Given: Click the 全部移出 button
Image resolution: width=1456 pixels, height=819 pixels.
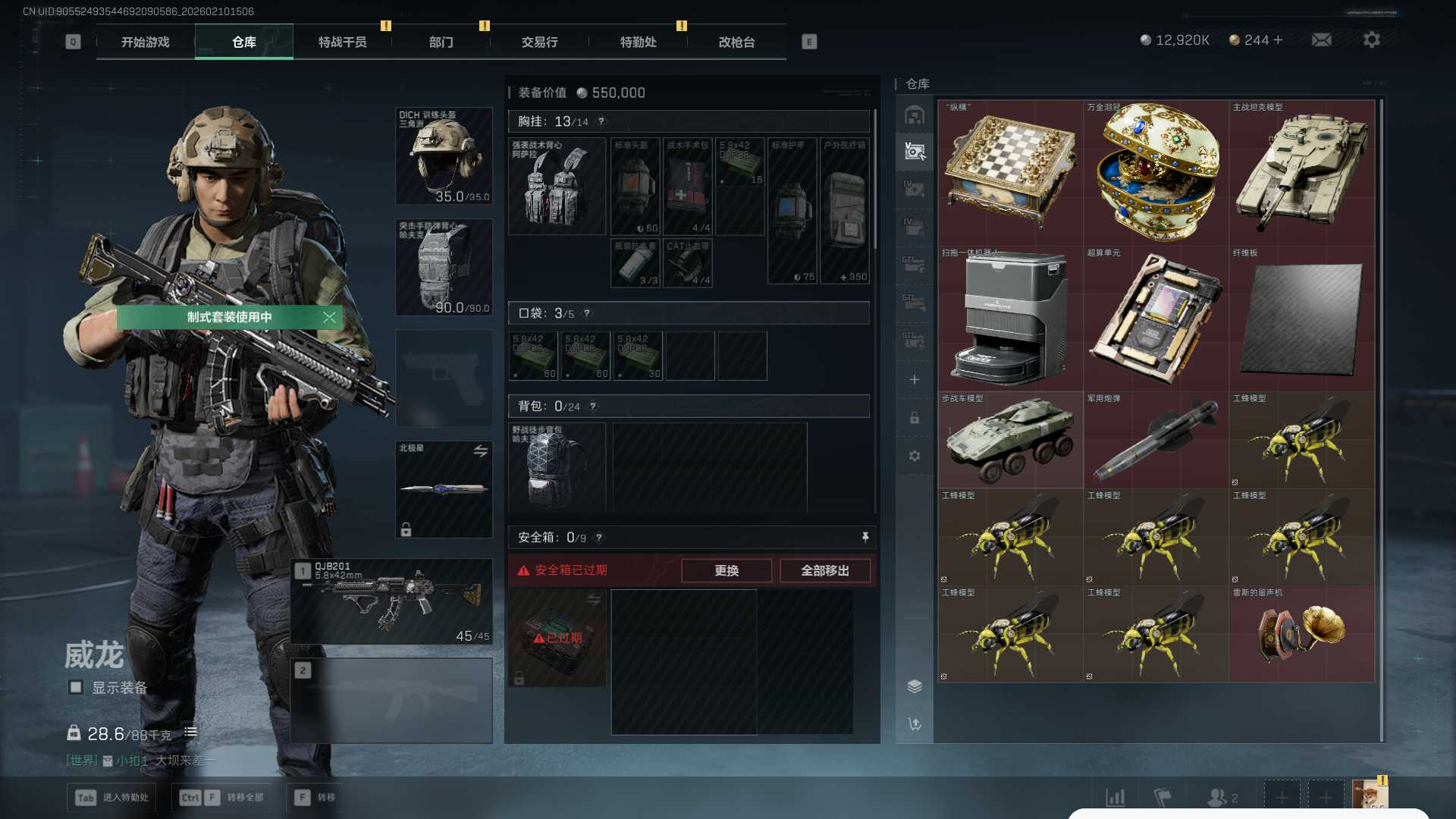Looking at the screenshot, I should pyautogui.click(x=824, y=570).
